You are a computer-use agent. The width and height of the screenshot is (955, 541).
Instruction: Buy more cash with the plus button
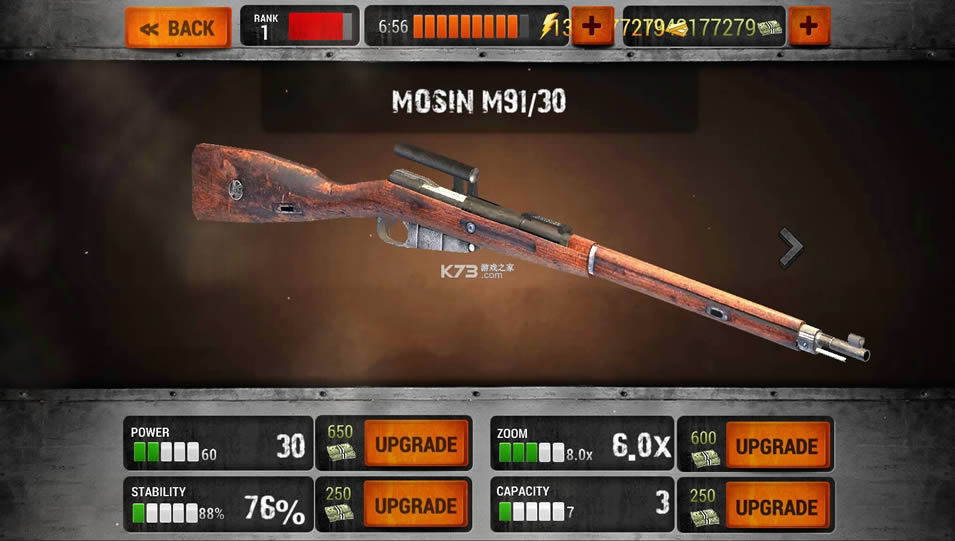(809, 26)
